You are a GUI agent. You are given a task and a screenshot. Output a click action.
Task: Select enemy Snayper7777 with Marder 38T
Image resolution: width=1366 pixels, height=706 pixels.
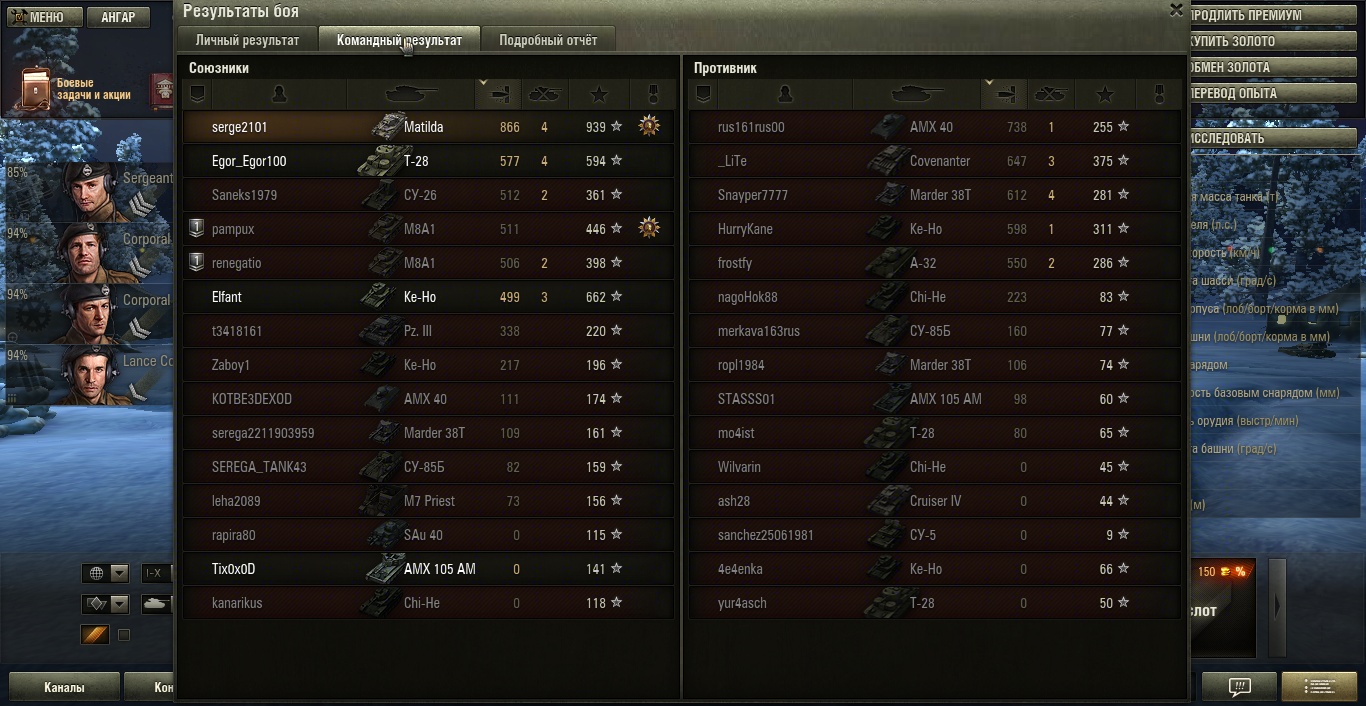pos(934,195)
